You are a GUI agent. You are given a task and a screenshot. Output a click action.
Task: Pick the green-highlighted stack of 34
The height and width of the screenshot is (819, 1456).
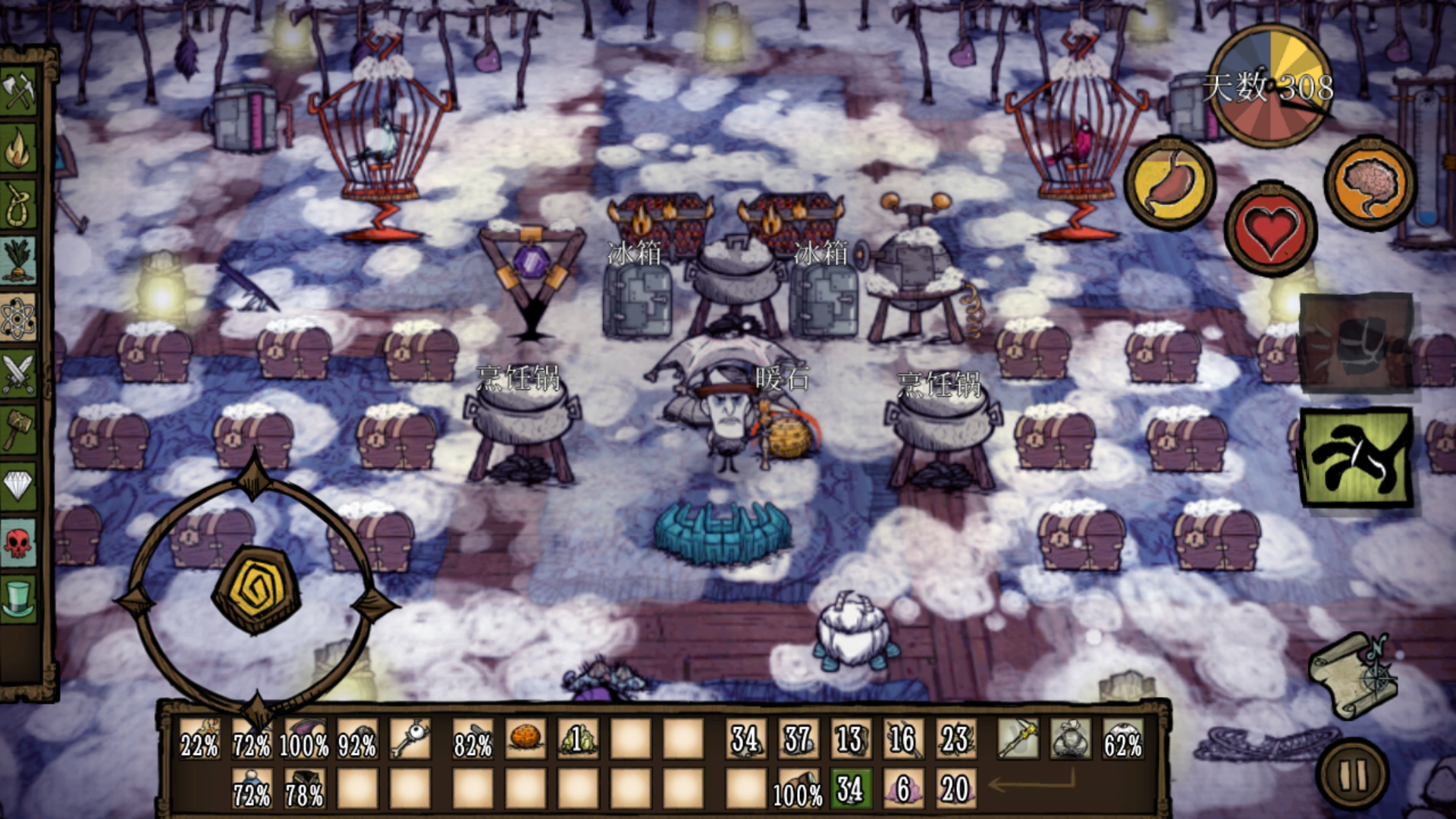pyautogui.click(x=850, y=789)
